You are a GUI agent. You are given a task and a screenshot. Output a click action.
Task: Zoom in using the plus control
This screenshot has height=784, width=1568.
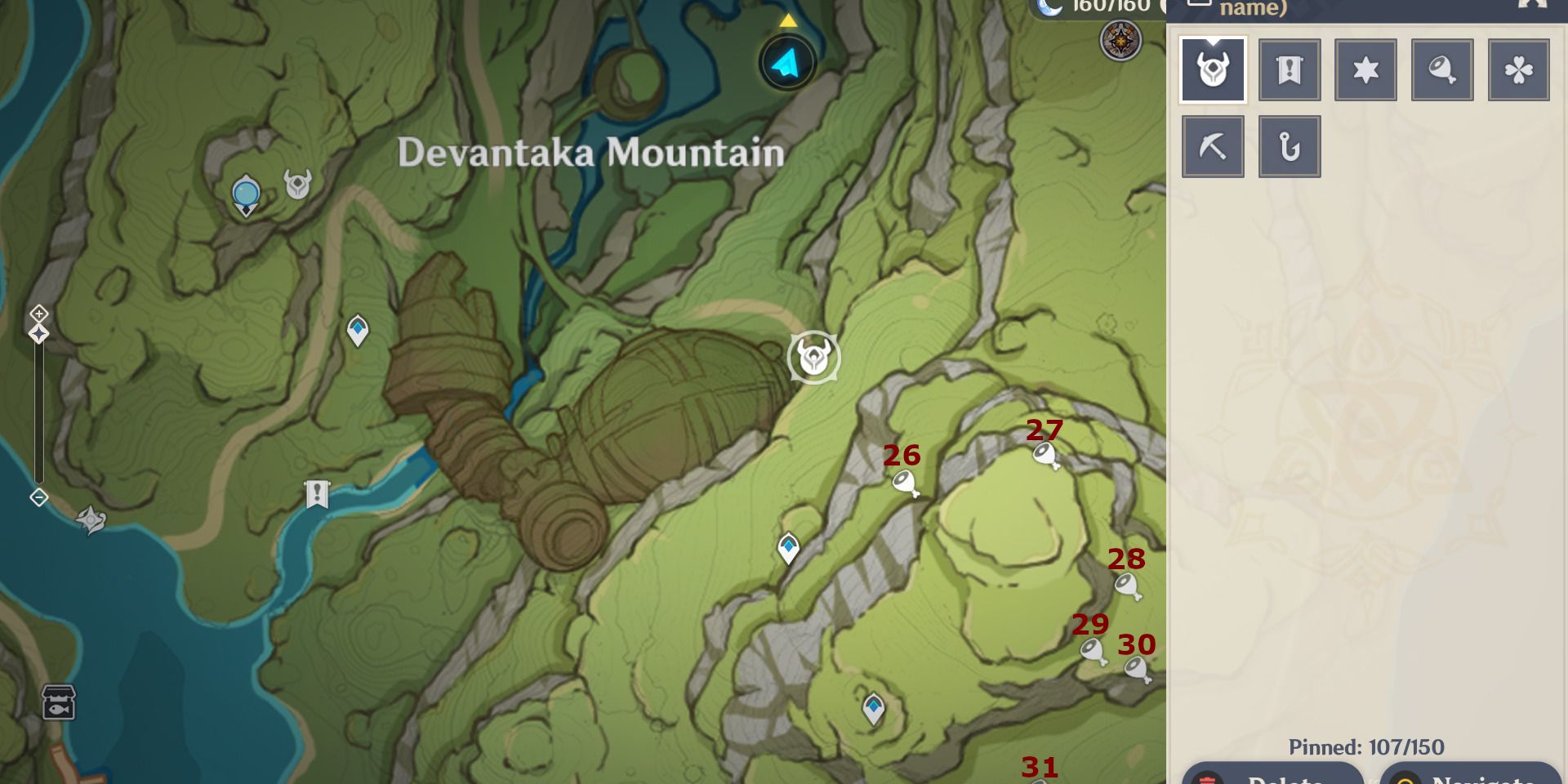click(x=38, y=313)
